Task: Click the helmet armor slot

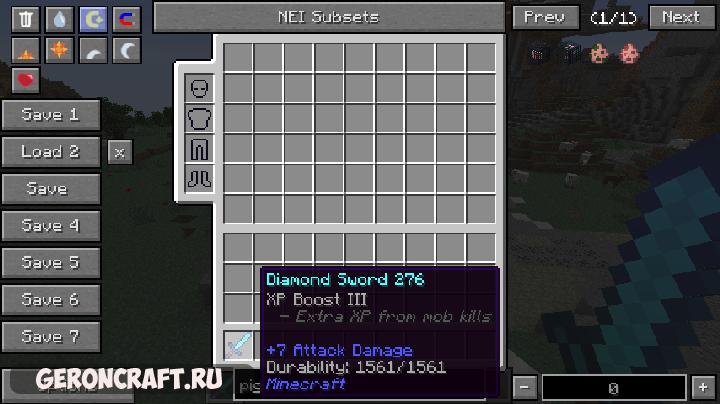Action: click(200, 89)
